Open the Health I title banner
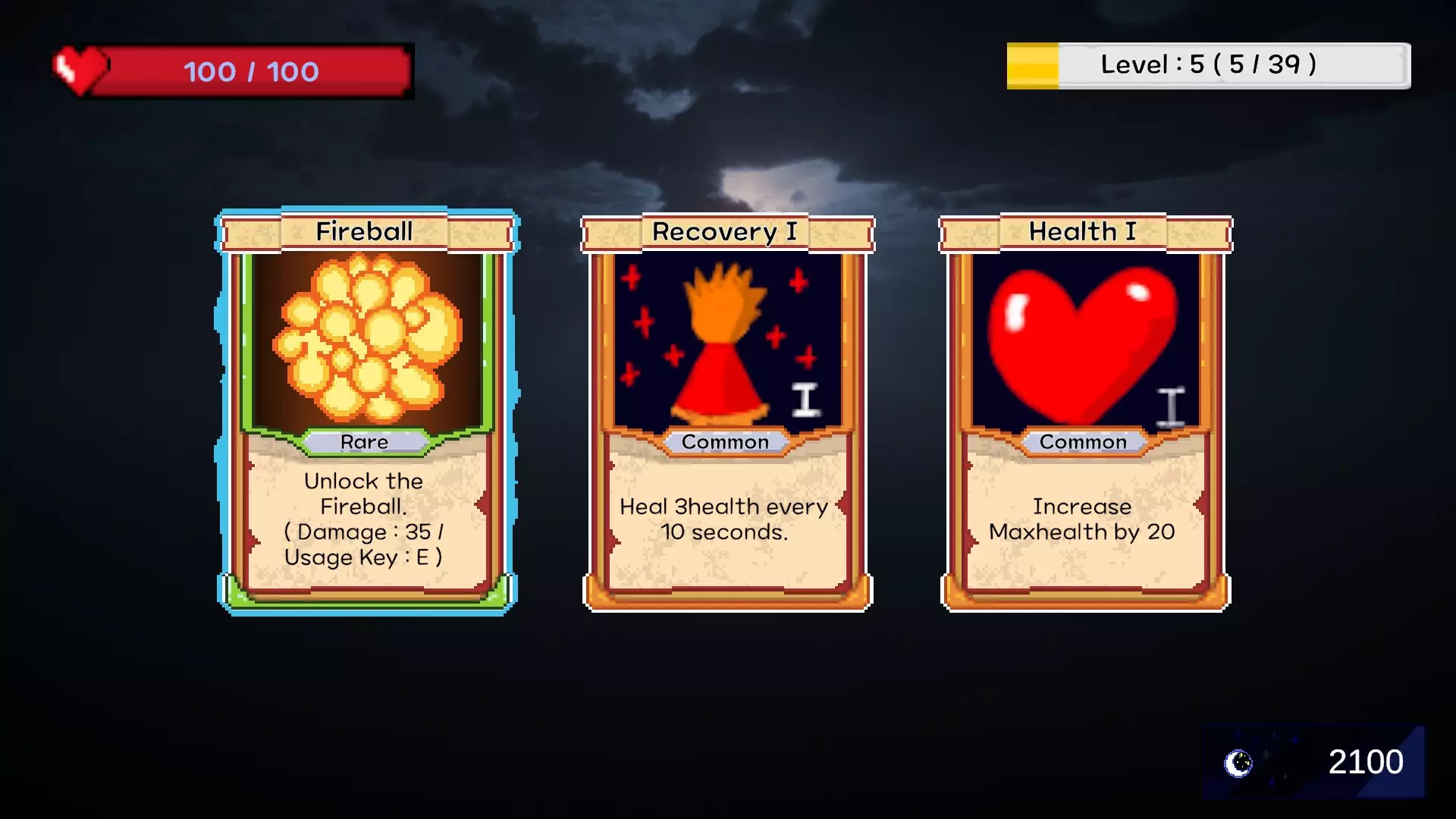Image resolution: width=1456 pixels, height=819 pixels. pos(1081,231)
